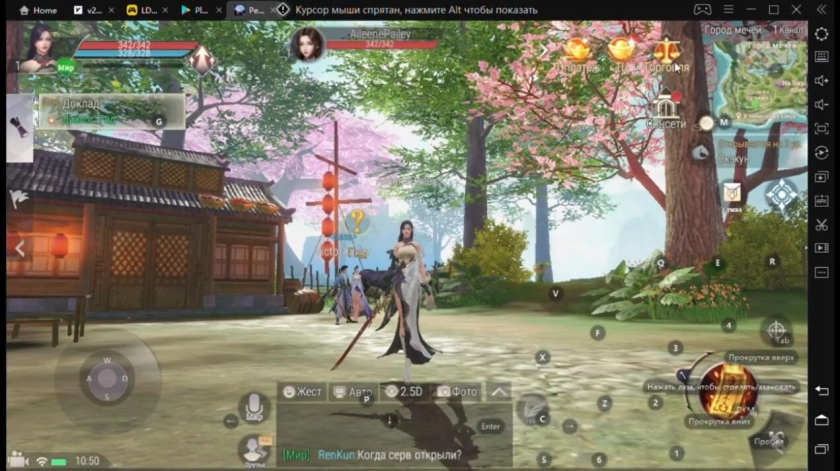
Task: Click the Жест emote button
Action: click(302, 392)
